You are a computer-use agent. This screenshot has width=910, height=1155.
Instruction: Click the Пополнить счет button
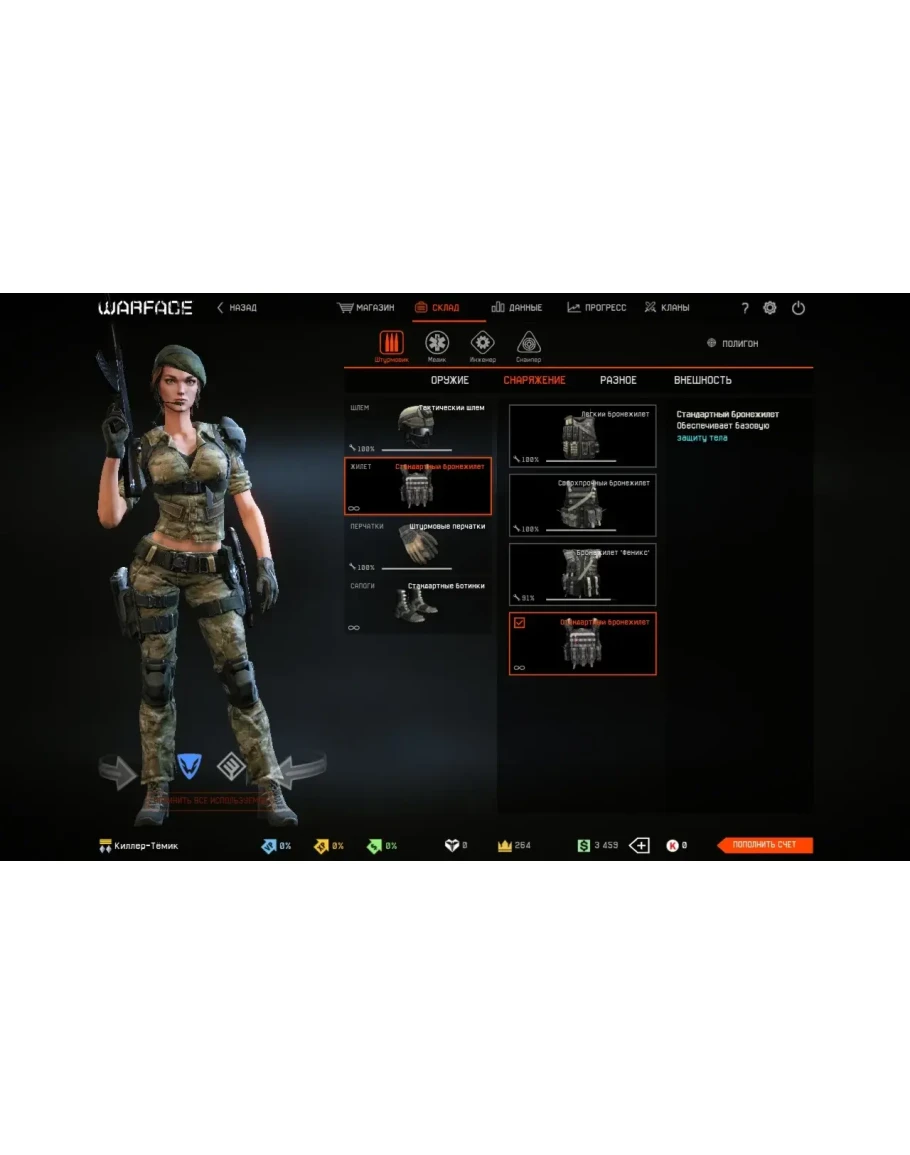pos(765,846)
